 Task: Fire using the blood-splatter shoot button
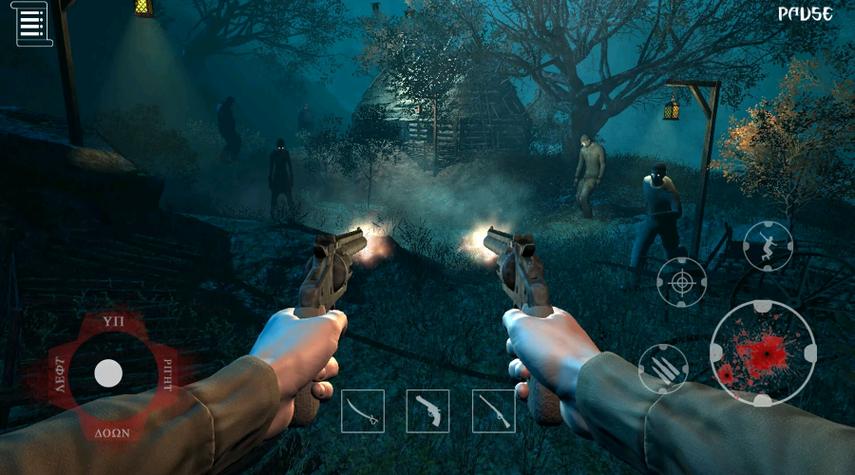[x=763, y=353]
